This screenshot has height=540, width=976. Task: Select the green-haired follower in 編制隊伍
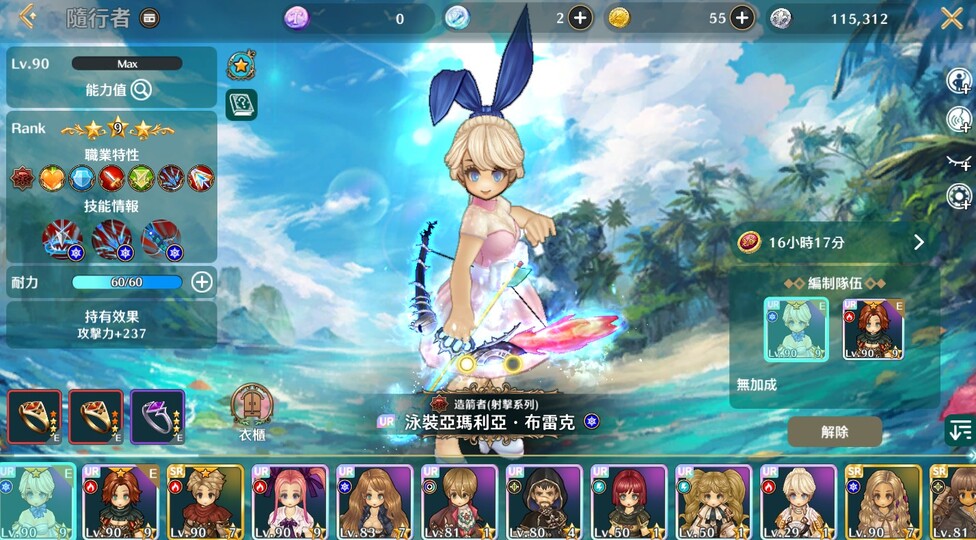coord(796,329)
